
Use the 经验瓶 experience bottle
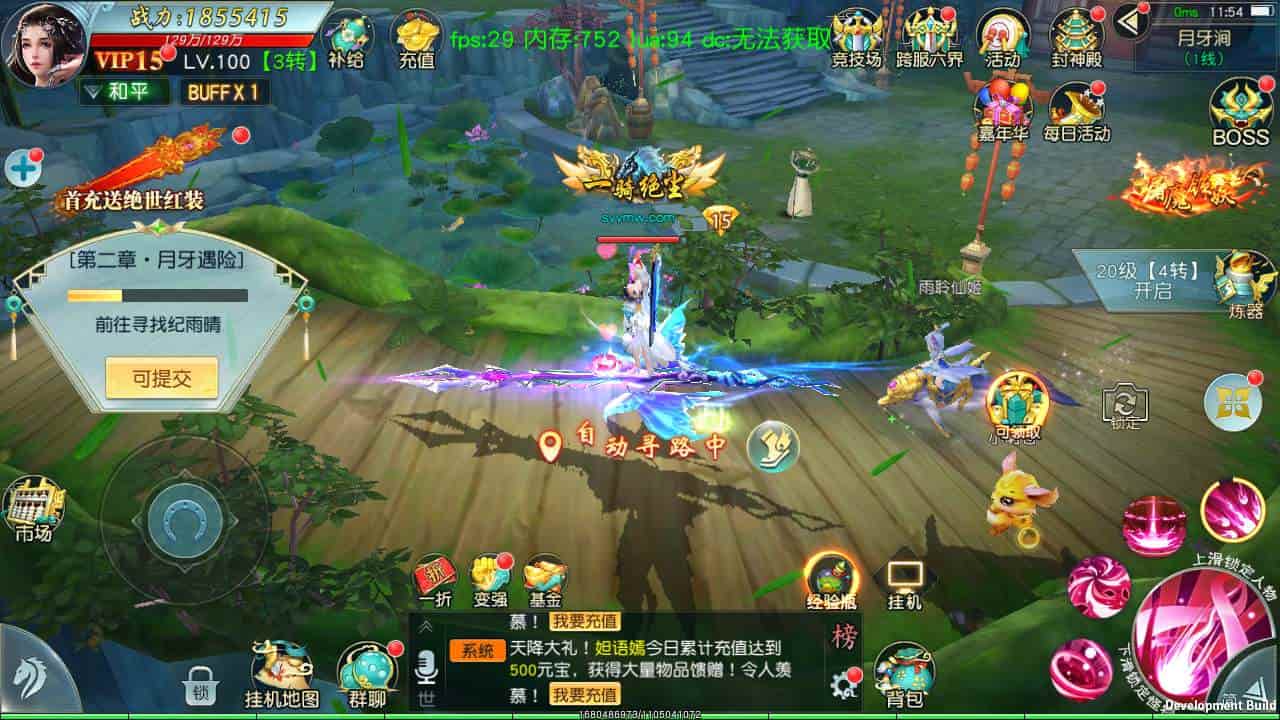coord(830,580)
